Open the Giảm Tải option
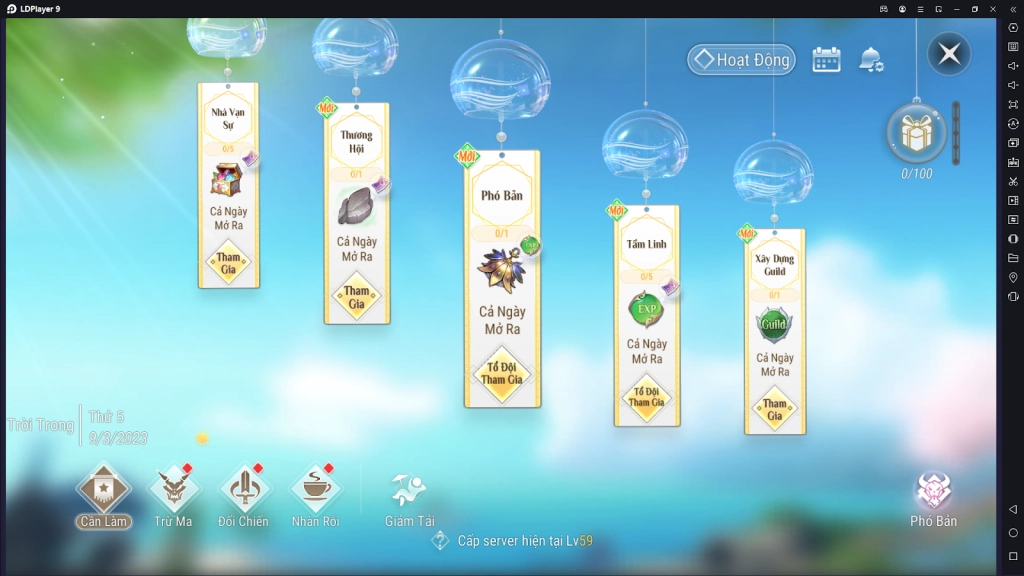1024x576 pixels. coord(409,498)
